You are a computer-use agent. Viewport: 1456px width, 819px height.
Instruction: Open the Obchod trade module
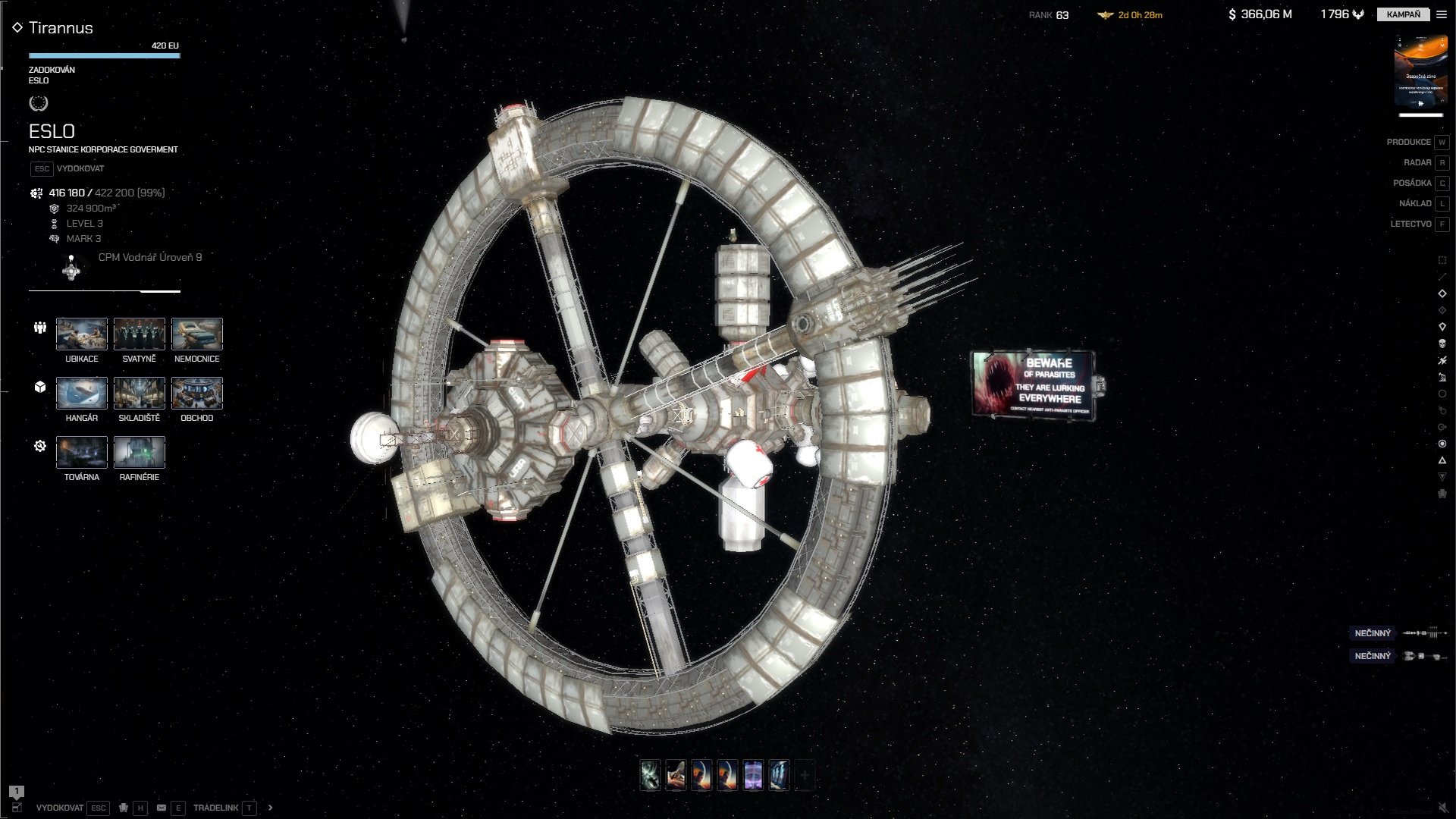197,393
